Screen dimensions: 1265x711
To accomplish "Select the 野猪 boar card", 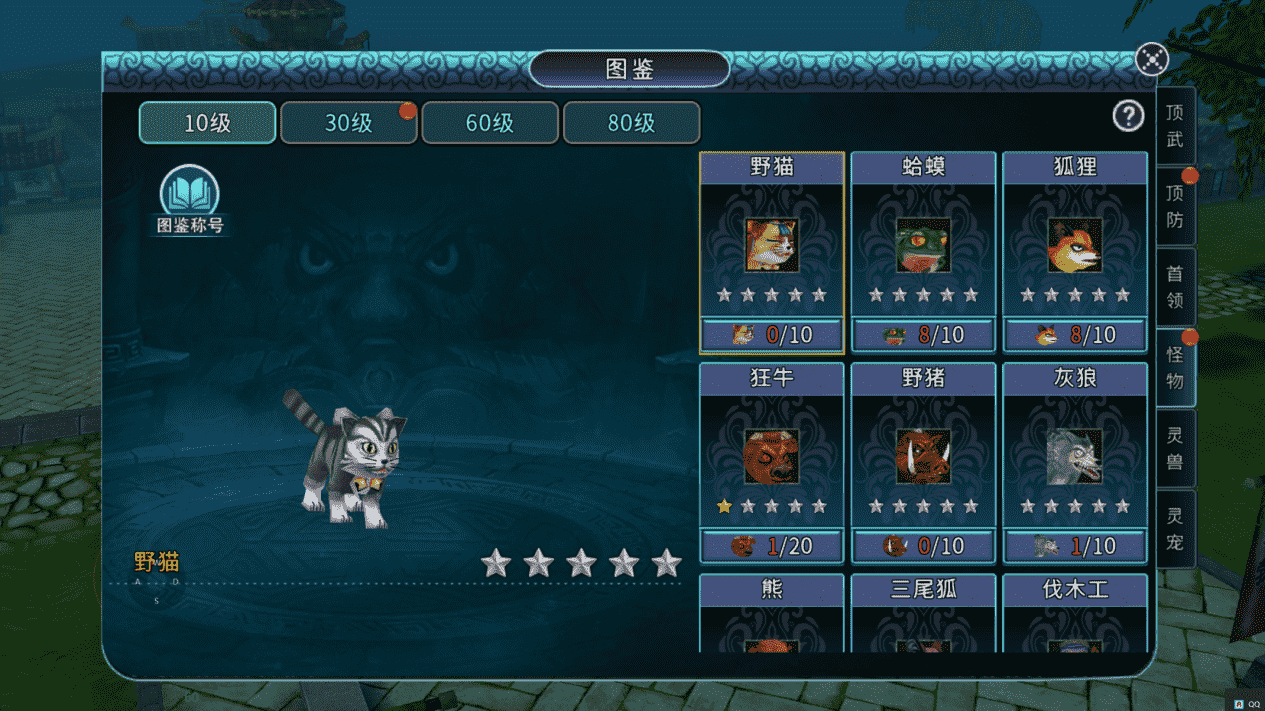I will tap(923, 463).
